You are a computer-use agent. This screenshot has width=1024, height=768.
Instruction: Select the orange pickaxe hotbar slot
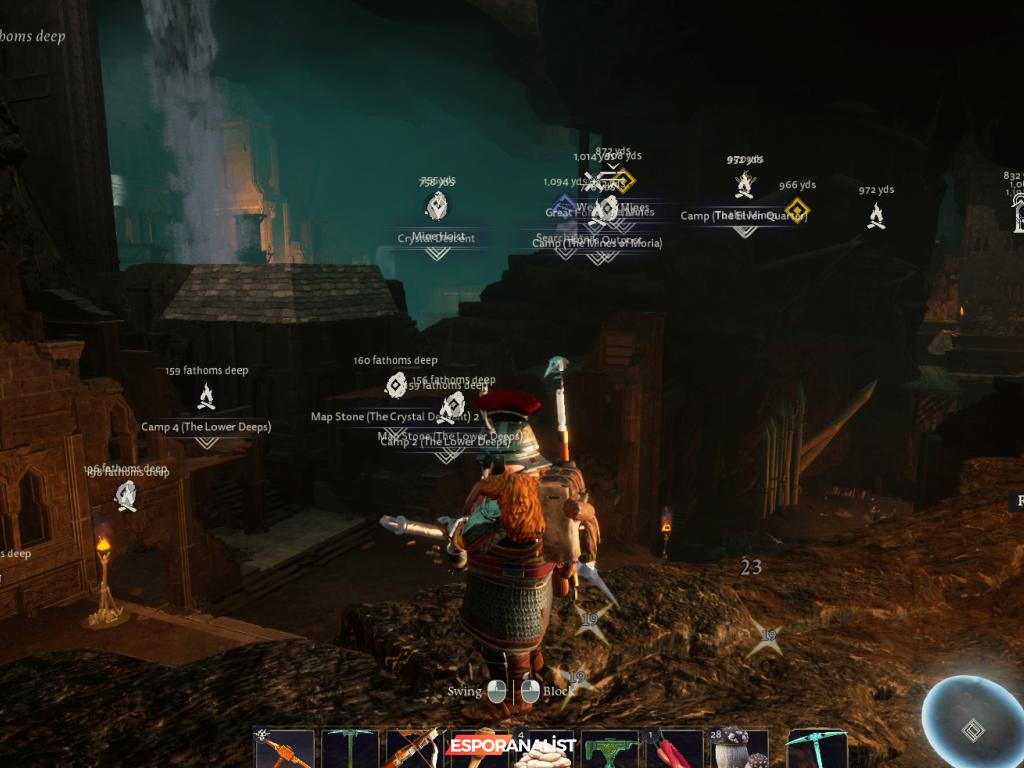point(284,749)
